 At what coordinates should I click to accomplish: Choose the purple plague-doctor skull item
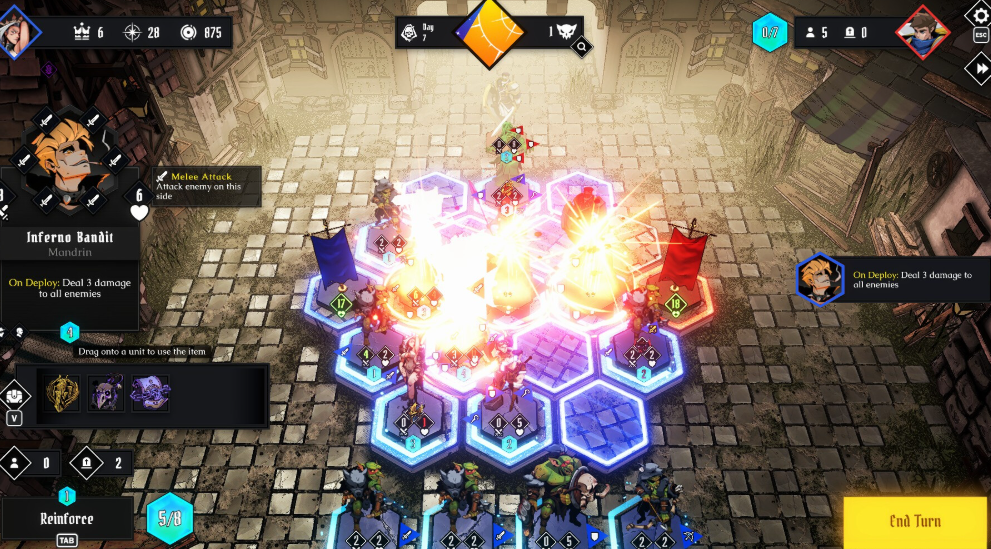coord(106,394)
